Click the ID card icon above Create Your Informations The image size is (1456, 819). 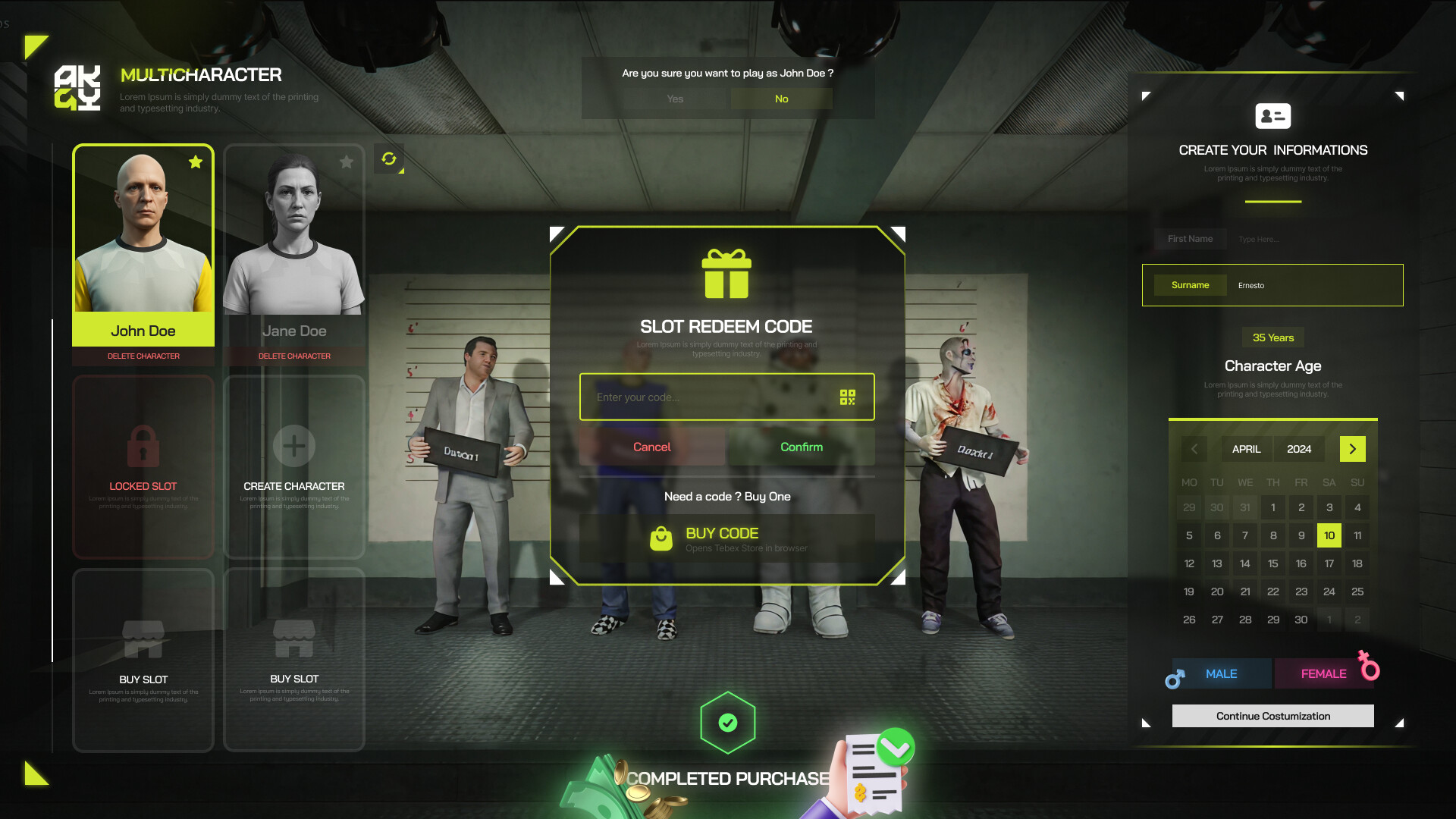click(x=1272, y=115)
